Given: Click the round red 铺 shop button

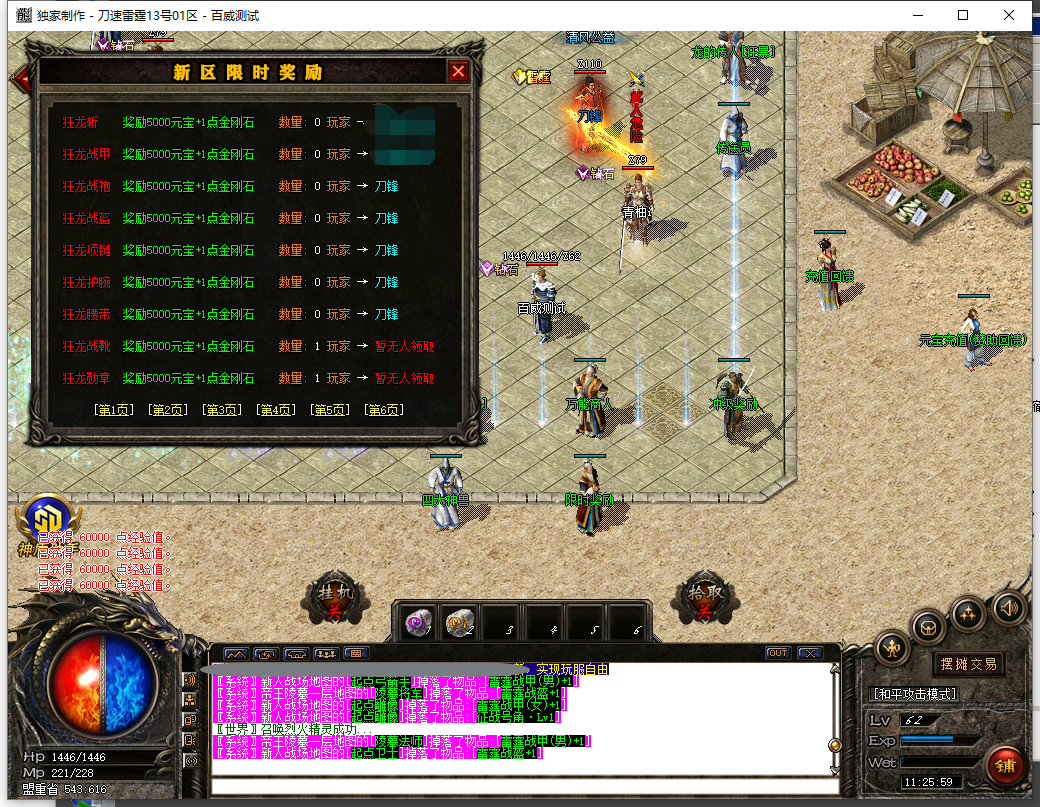Looking at the screenshot, I should [1004, 767].
